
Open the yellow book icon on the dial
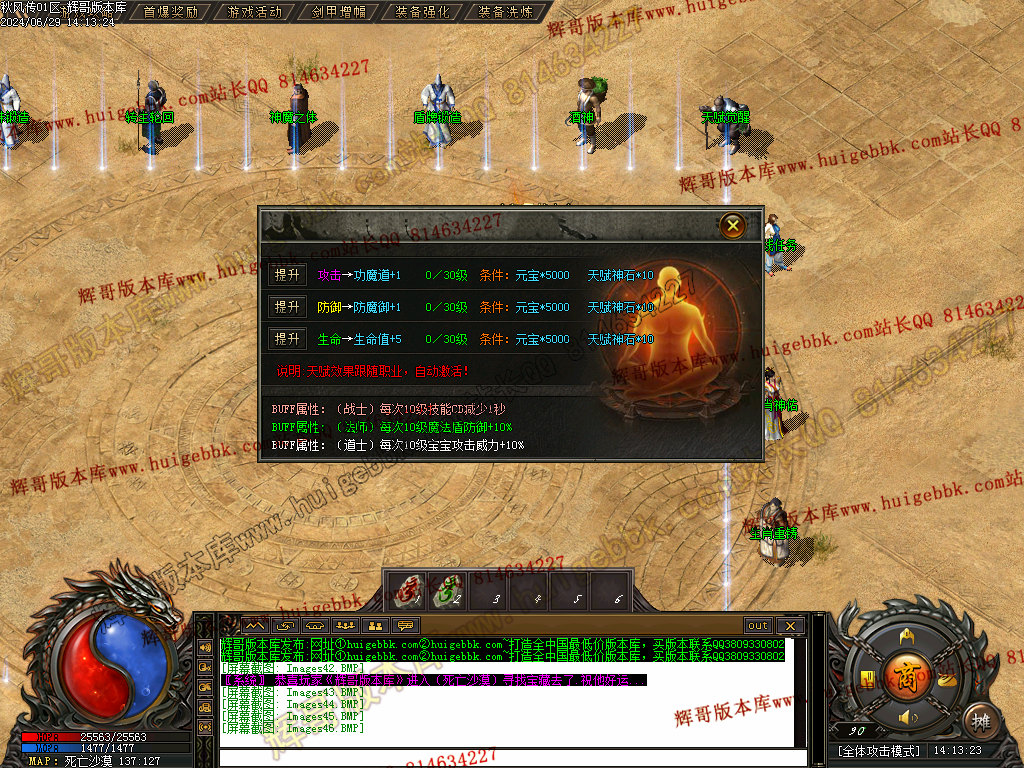click(867, 678)
